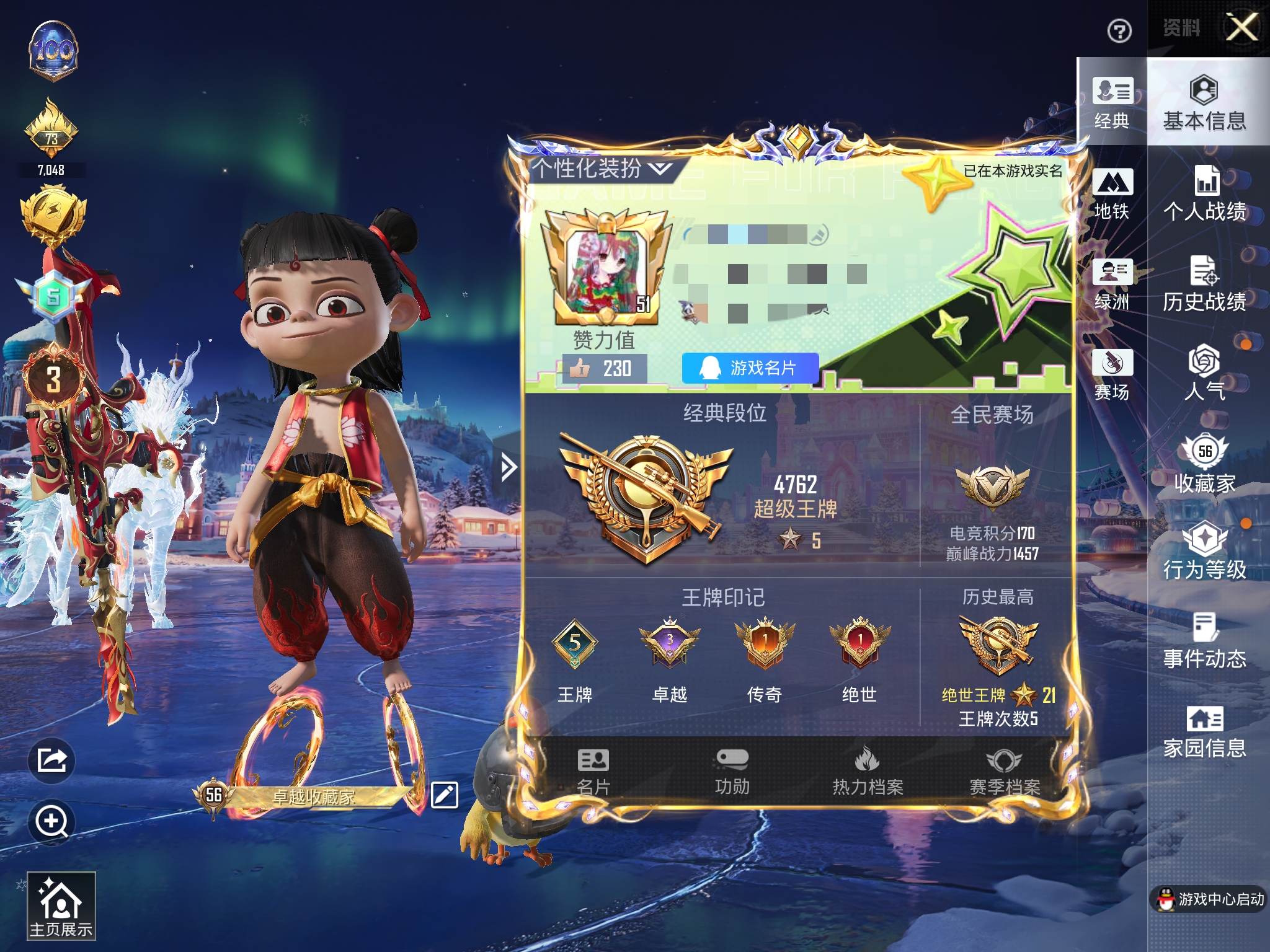Viewport: 1270px width, 952px height.
Task: Switch to the 热力档案 tab
Action: pos(868,772)
